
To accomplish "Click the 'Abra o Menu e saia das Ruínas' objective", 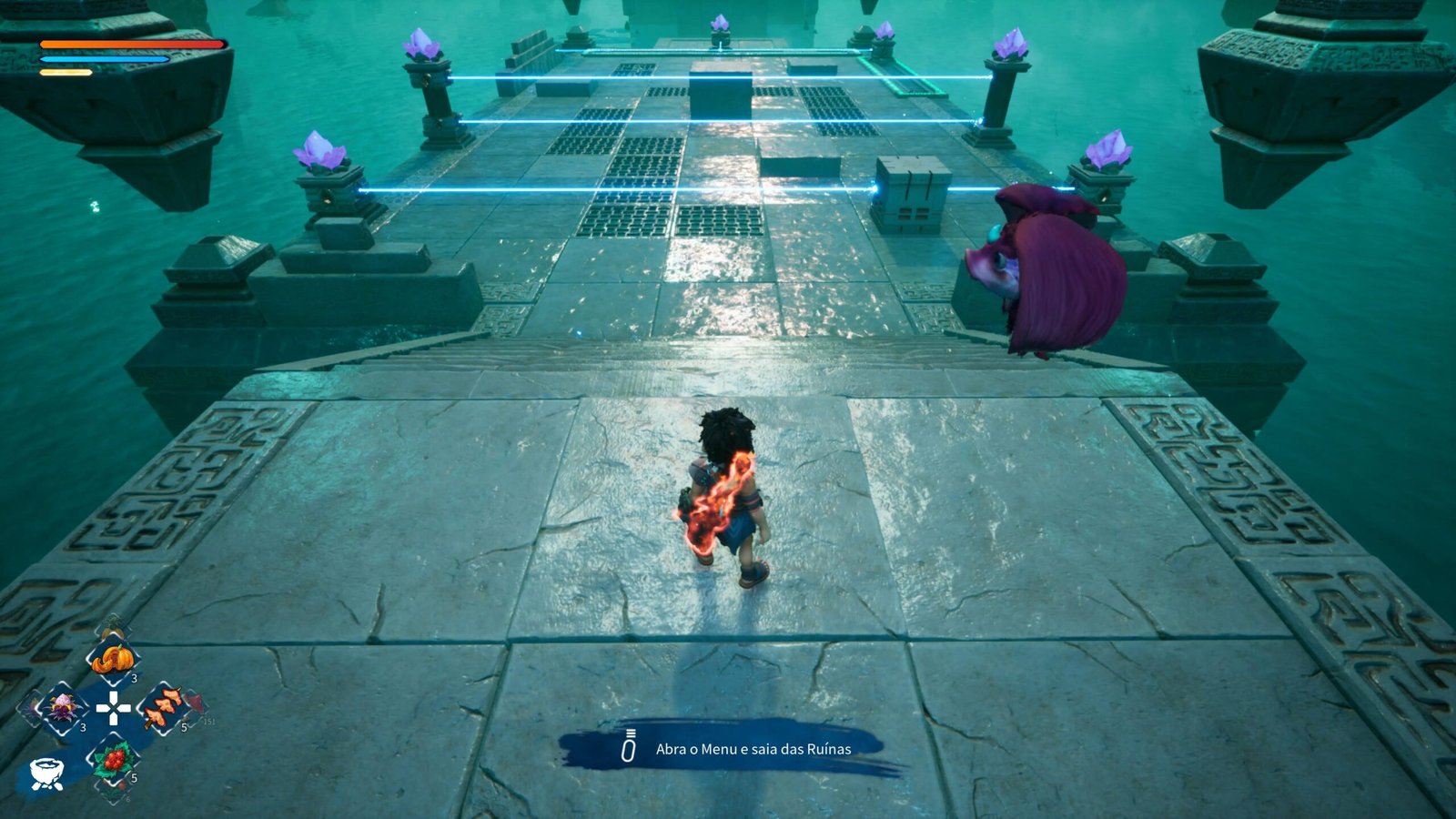I will [753, 749].
